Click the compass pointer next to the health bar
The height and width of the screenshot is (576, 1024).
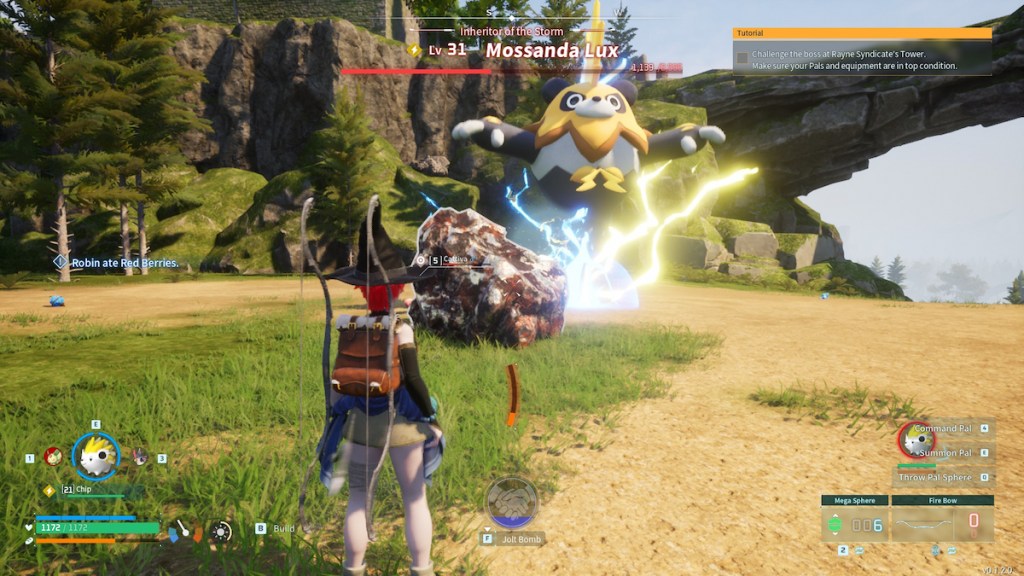coord(184,529)
